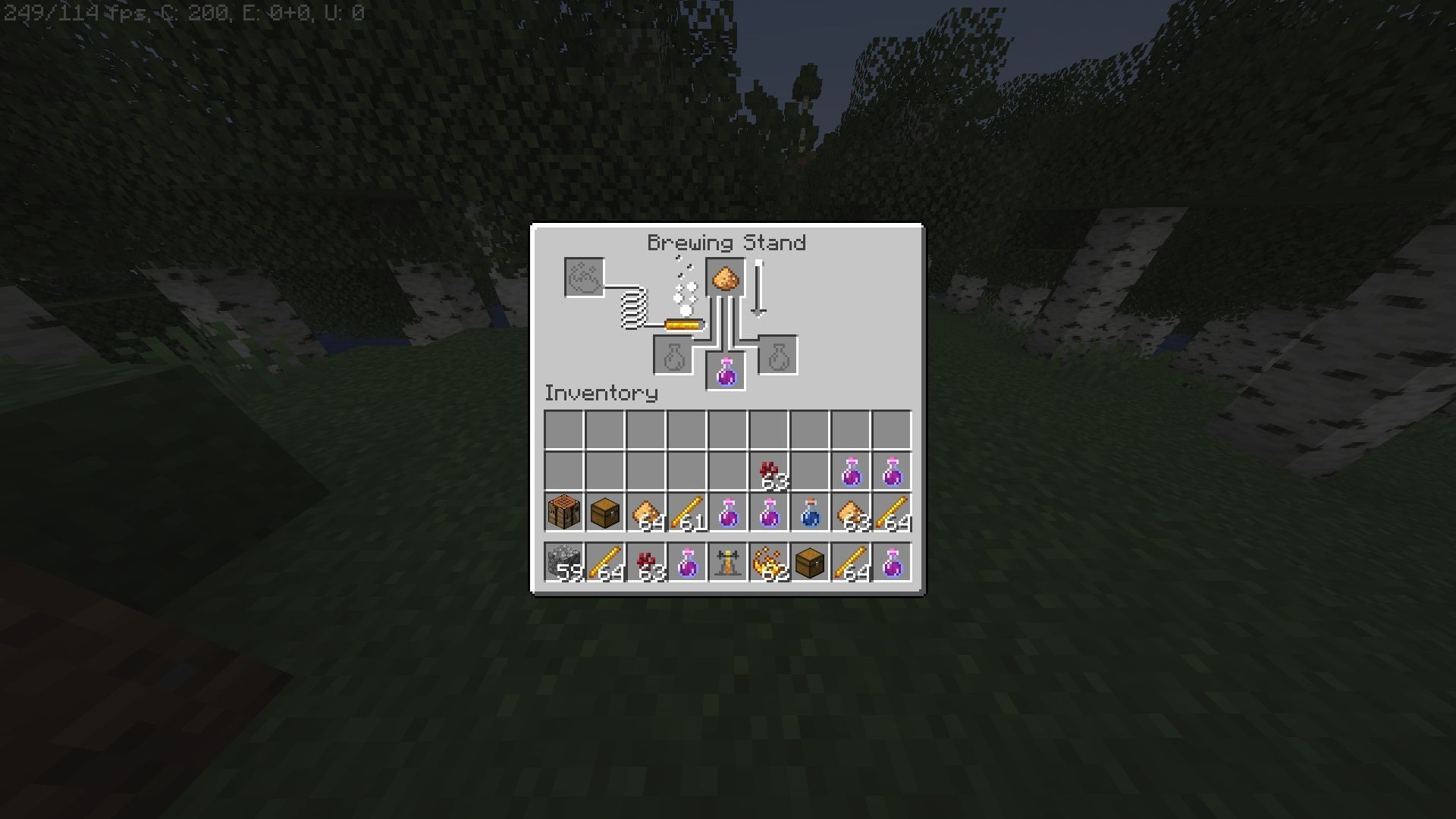This screenshot has height=819, width=1456.
Task: Click the empty right bottle slot
Action: (777, 354)
